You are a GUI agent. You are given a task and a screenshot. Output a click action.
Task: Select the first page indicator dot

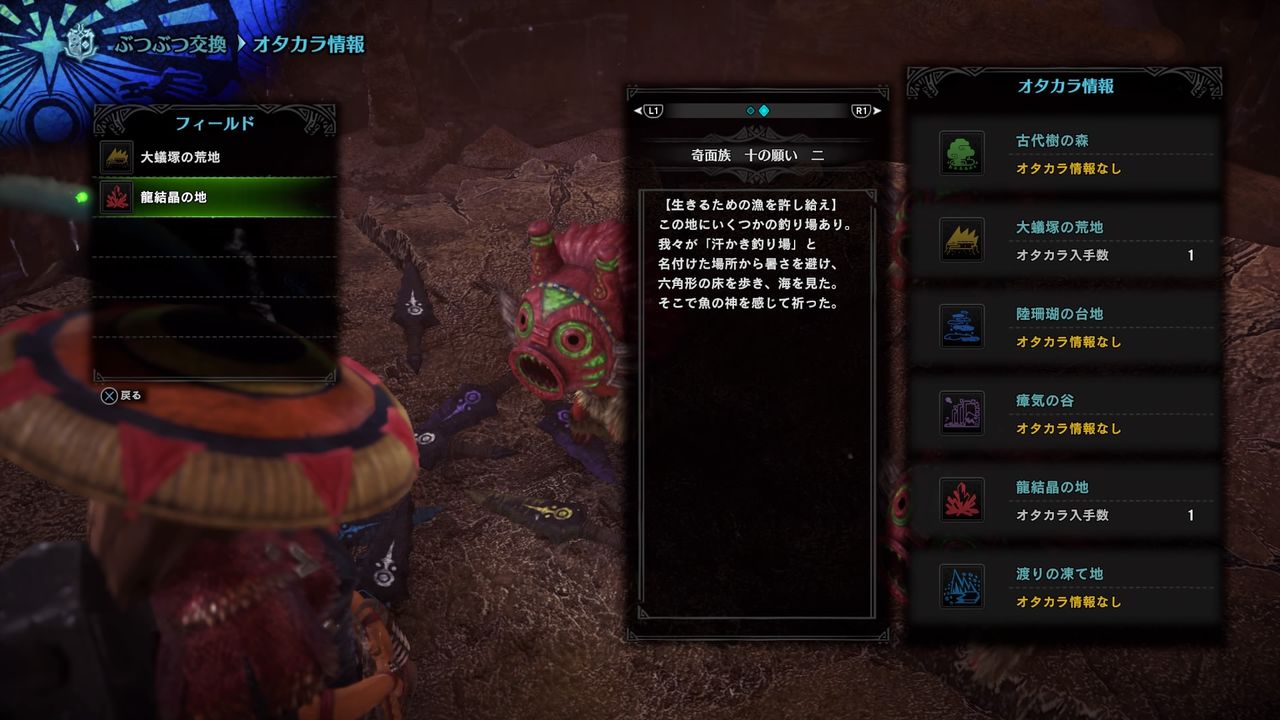749,110
